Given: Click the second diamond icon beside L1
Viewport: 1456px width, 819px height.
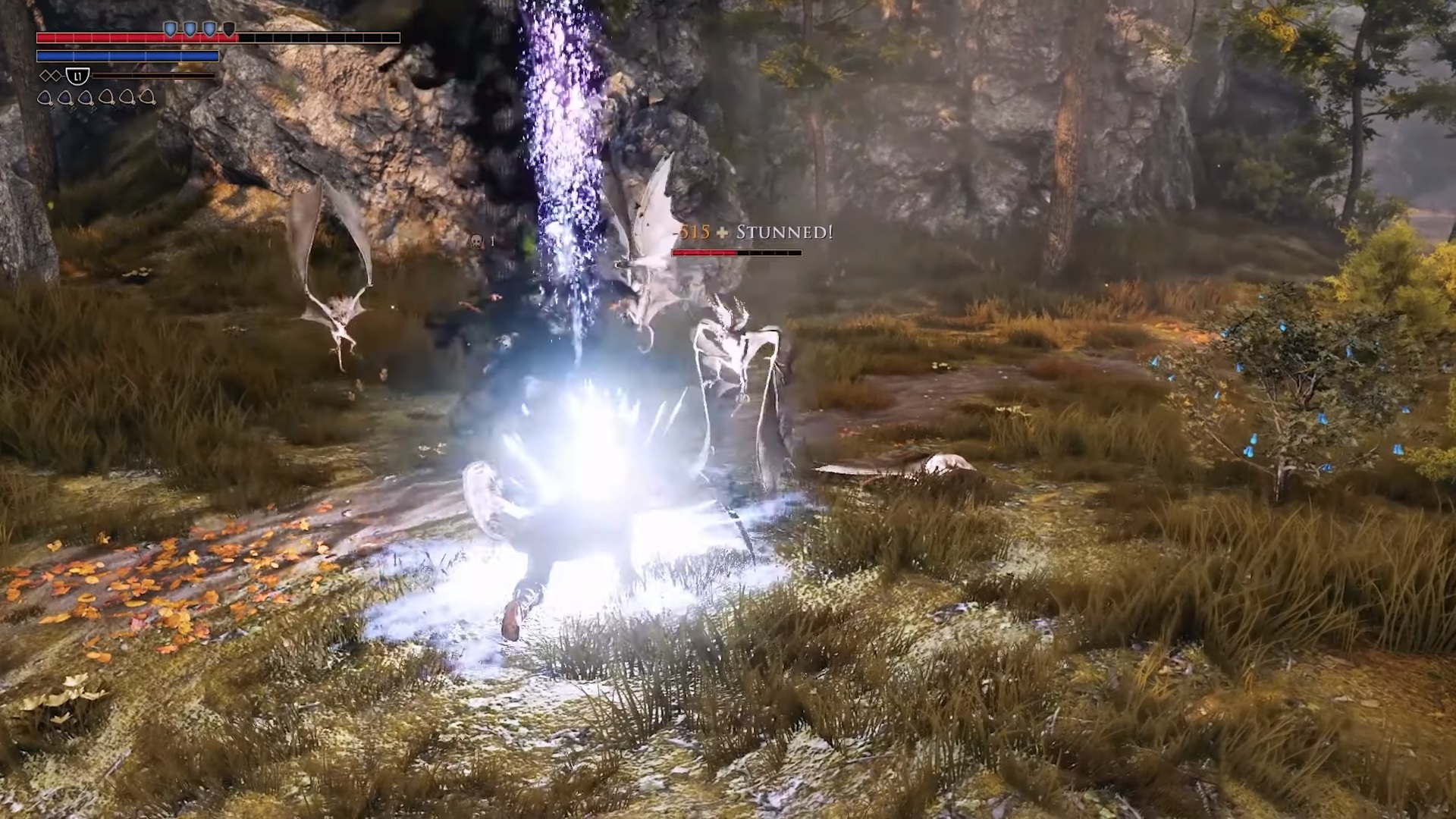Looking at the screenshot, I should (x=56, y=74).
